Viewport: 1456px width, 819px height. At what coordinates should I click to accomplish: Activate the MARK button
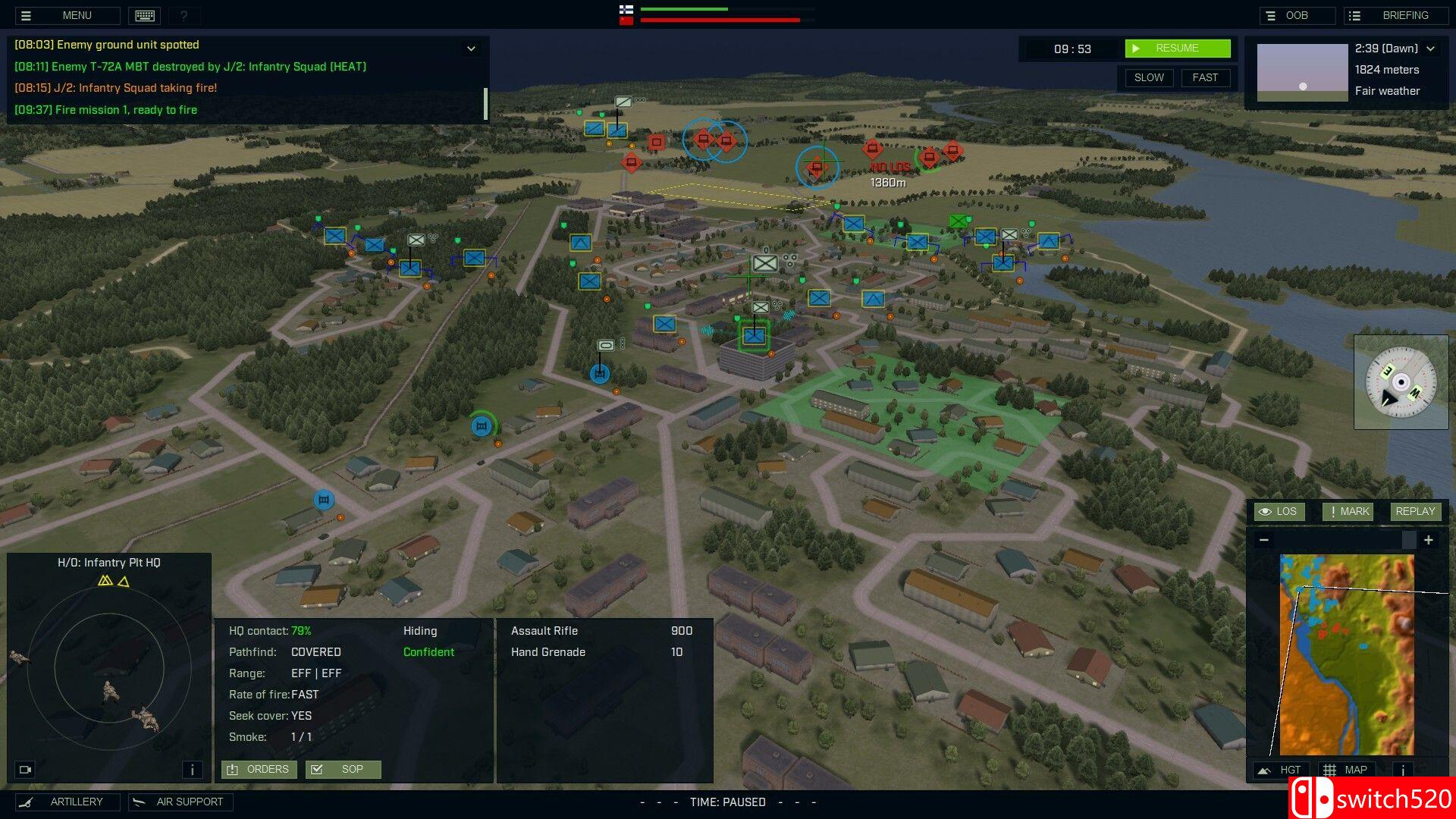point(1348,511)
